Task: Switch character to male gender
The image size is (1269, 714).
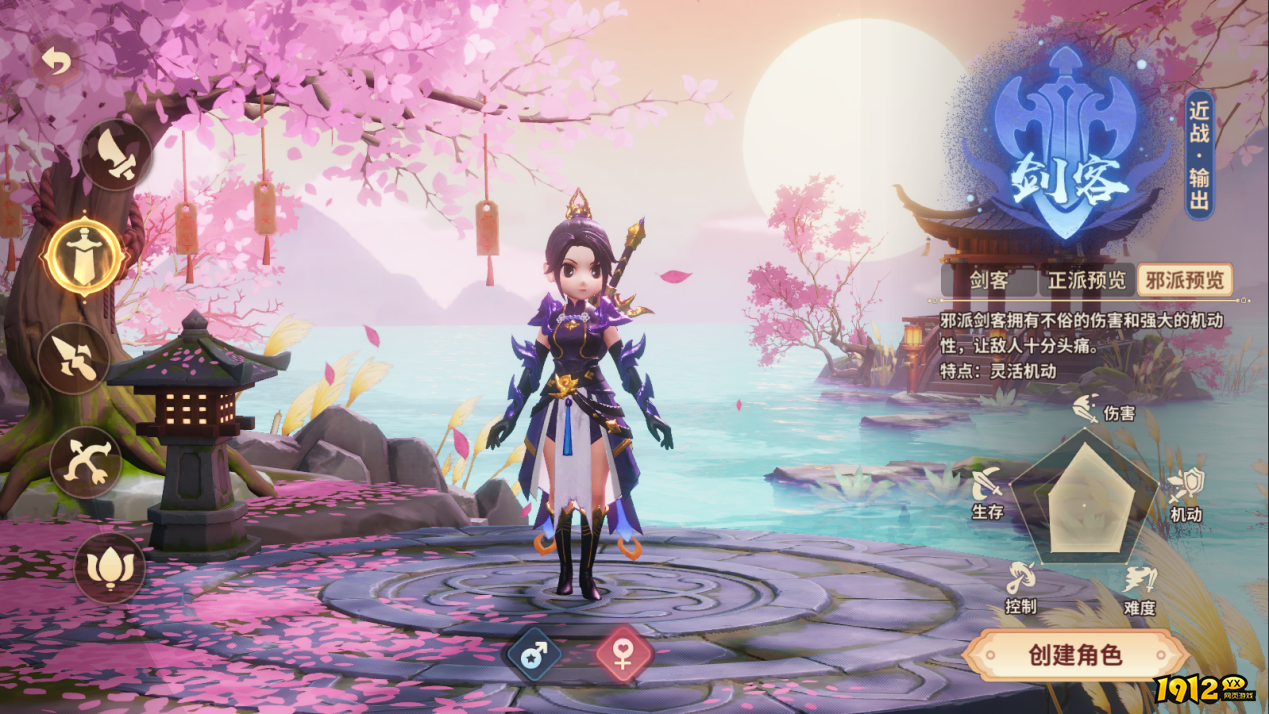Action: [534, 656]
